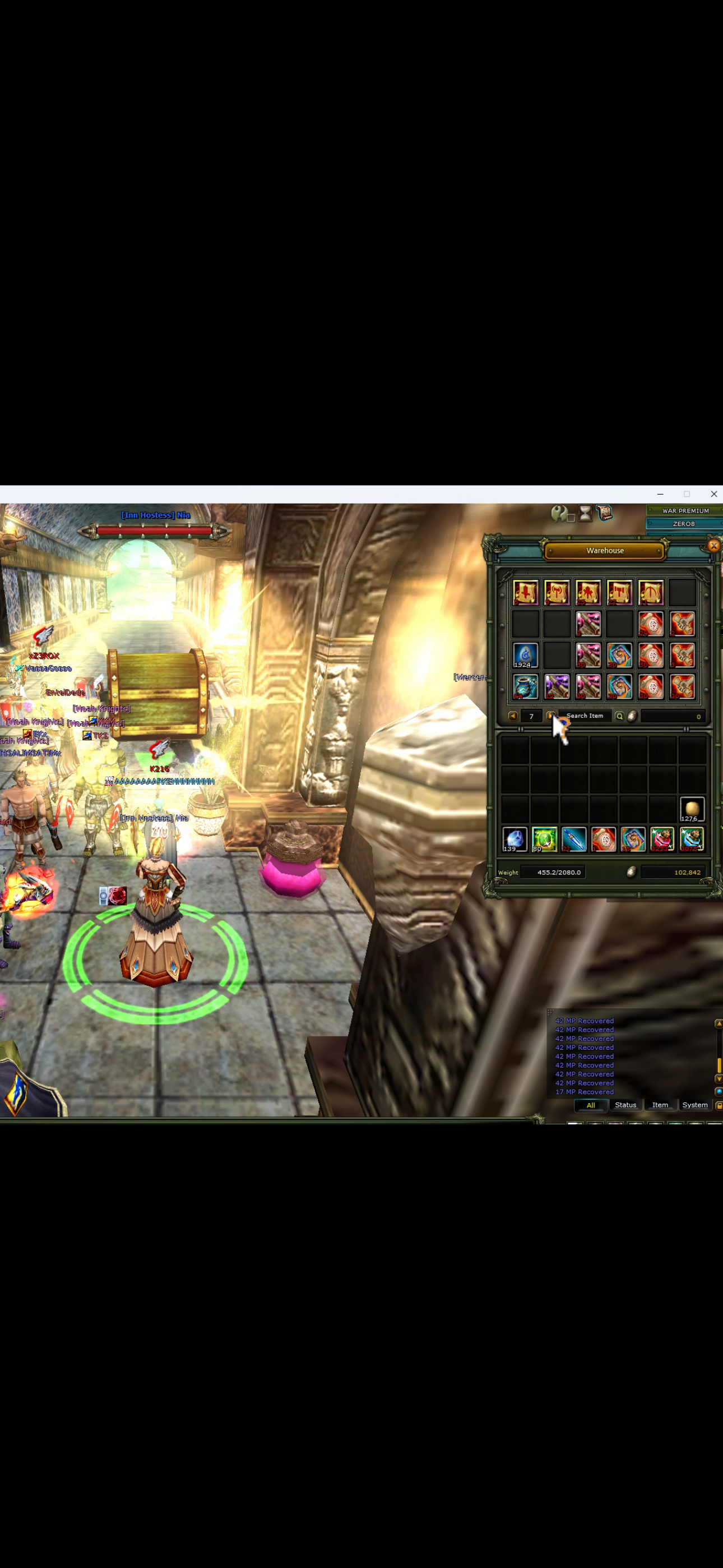Toggle the WAR PREMIUM banner
723x1568 pixels.
(686, 511)
